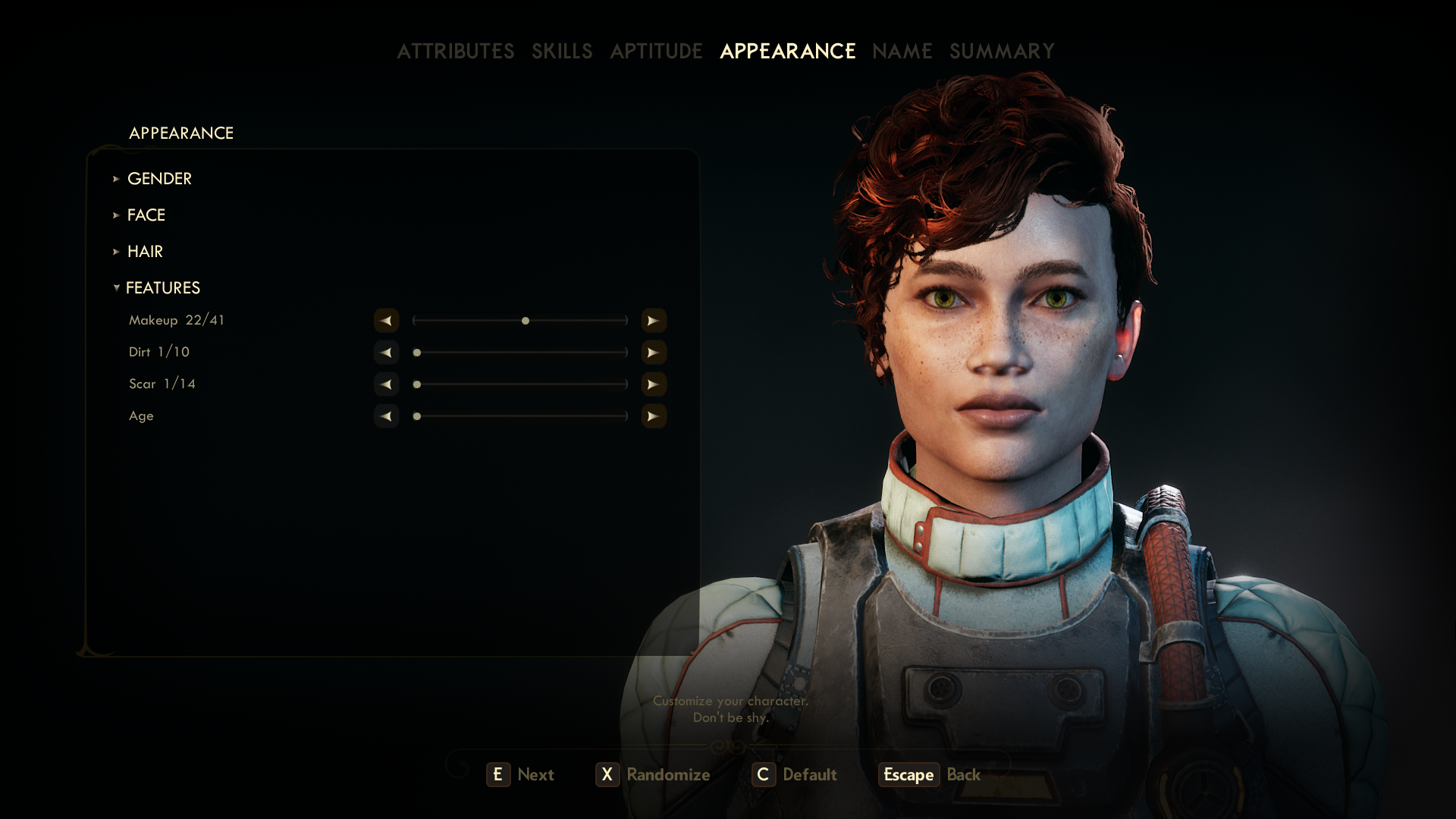Click the Makeup slider track
Screen dimensions: 1456x819
(x=520, y=321)
